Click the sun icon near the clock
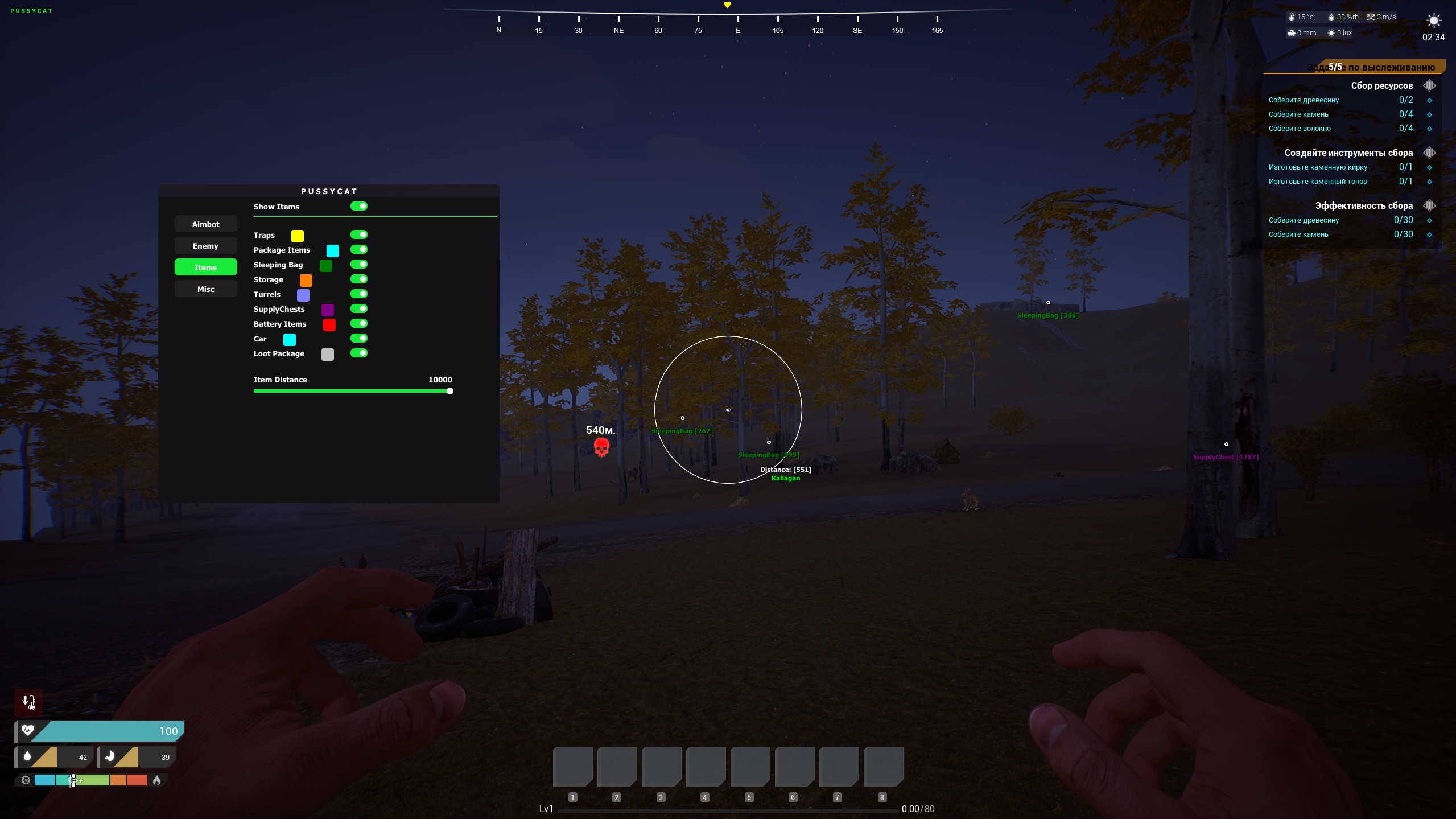 1433,20
